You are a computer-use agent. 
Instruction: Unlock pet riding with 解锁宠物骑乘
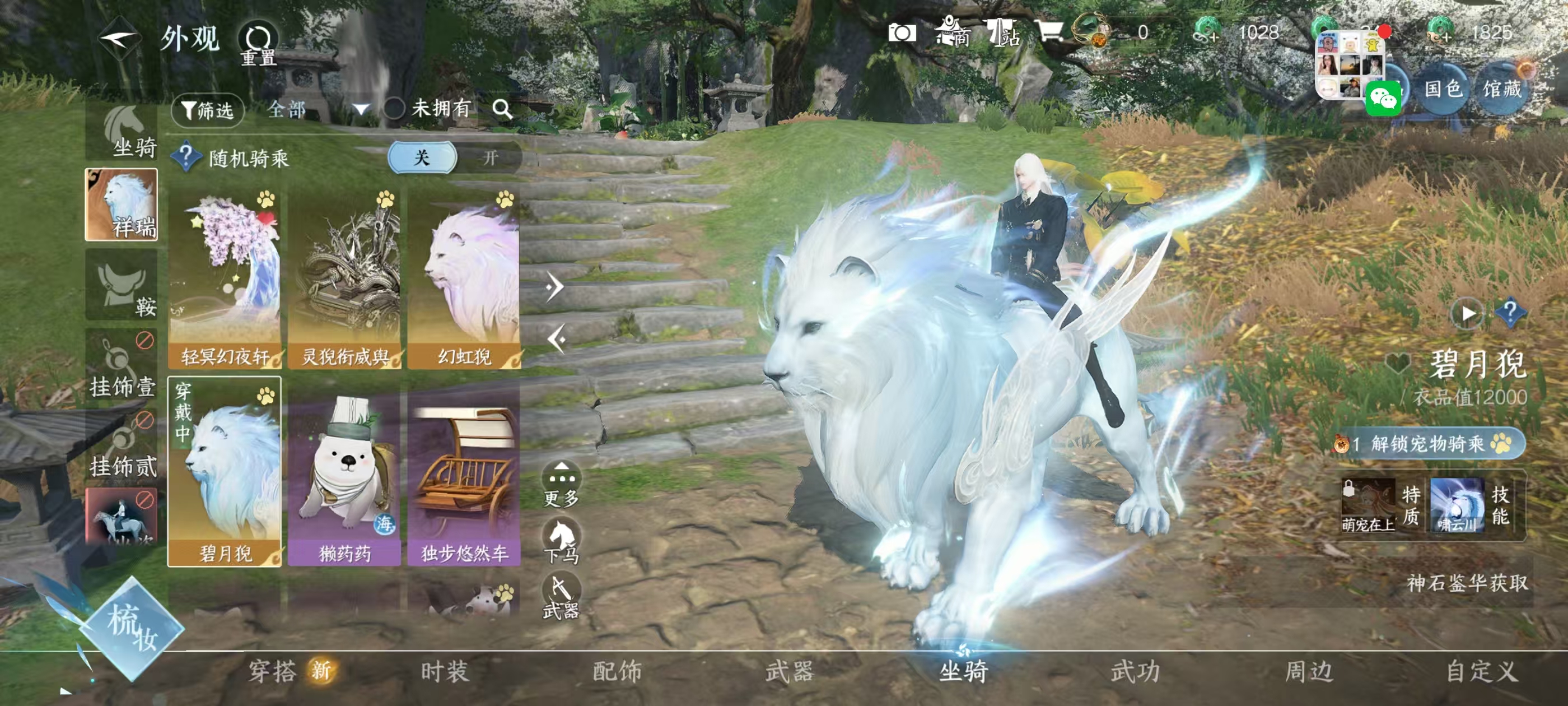(x=1427, y=443)
